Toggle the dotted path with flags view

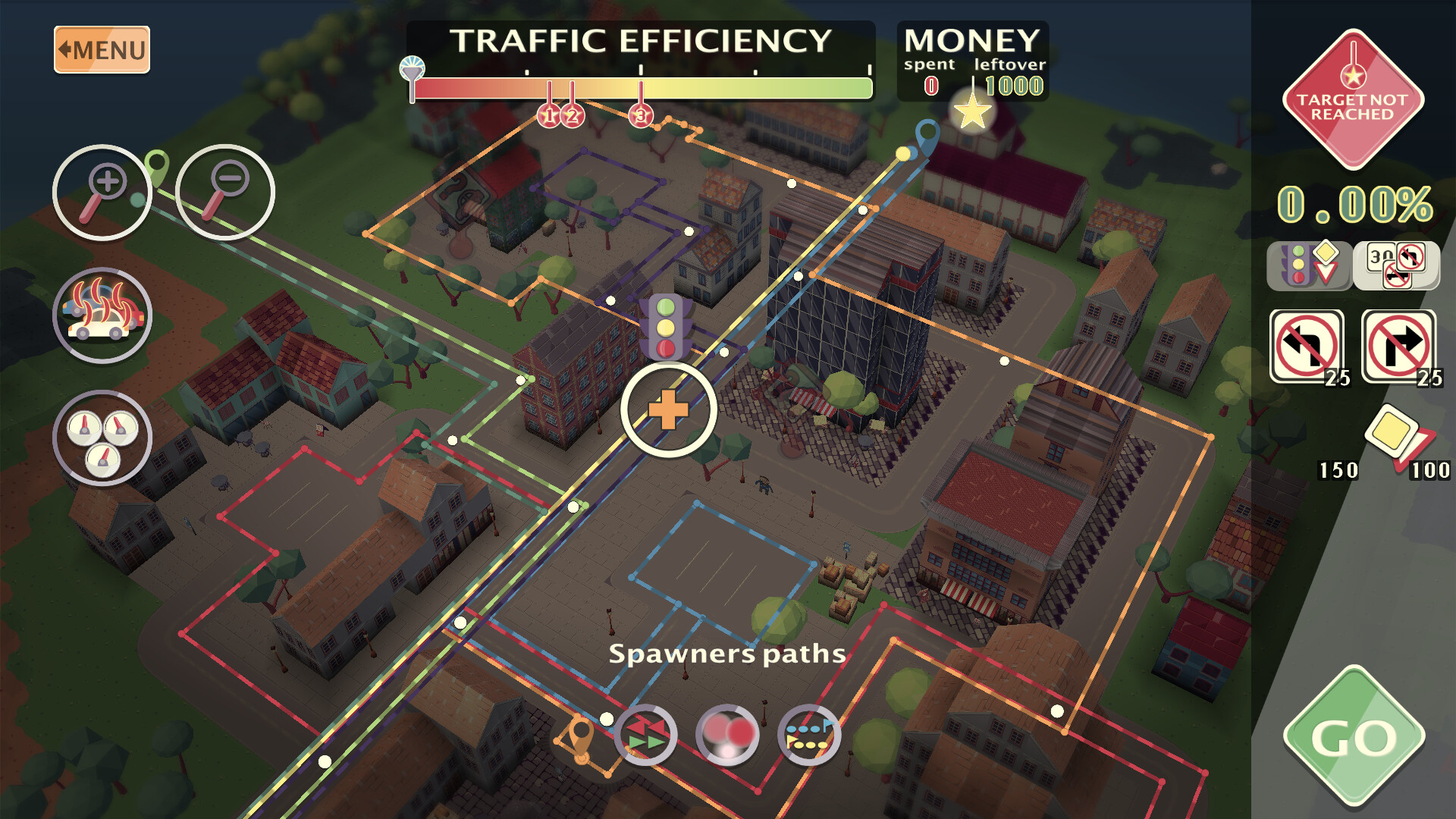808,736
